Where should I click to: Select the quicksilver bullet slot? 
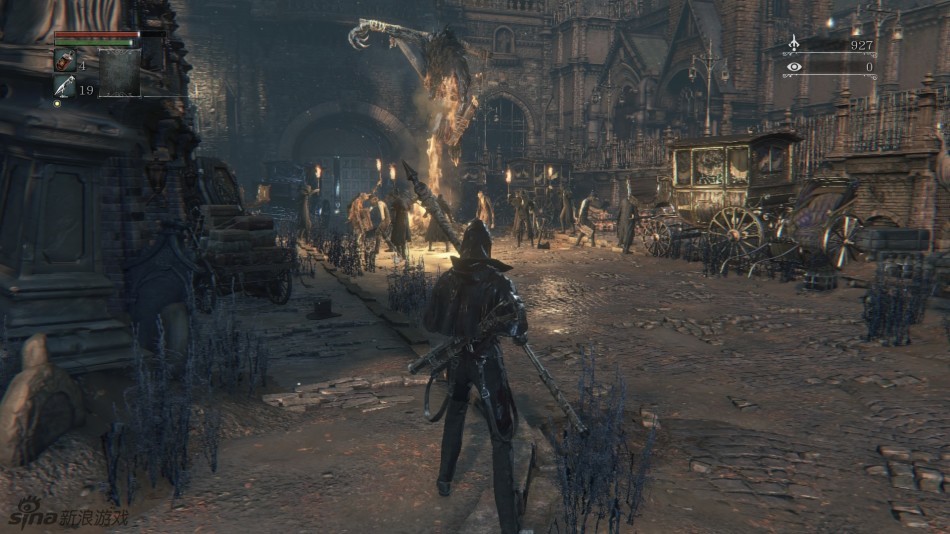click(64, 87)
